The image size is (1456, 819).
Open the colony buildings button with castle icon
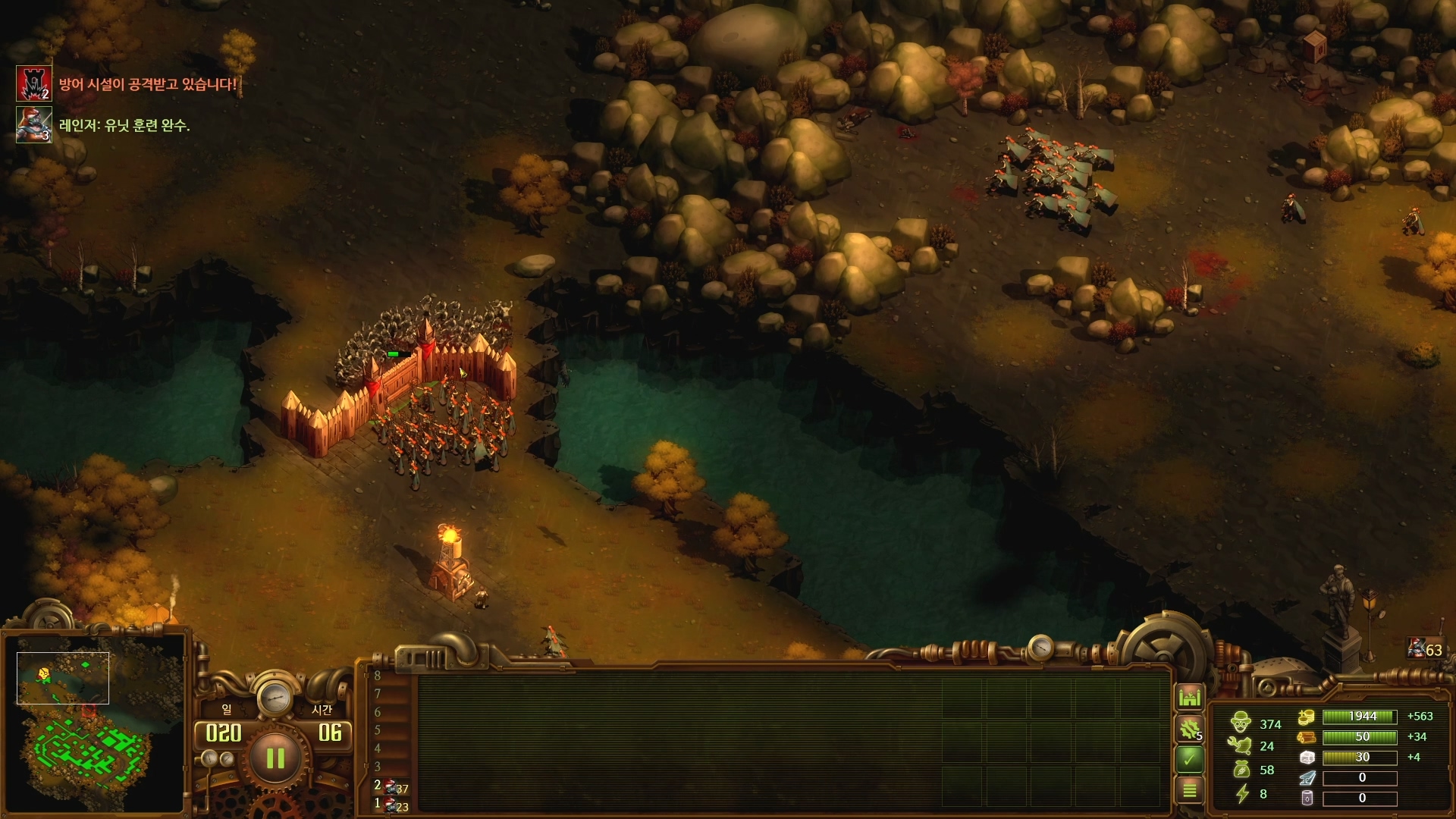[x=1189, y=696]
